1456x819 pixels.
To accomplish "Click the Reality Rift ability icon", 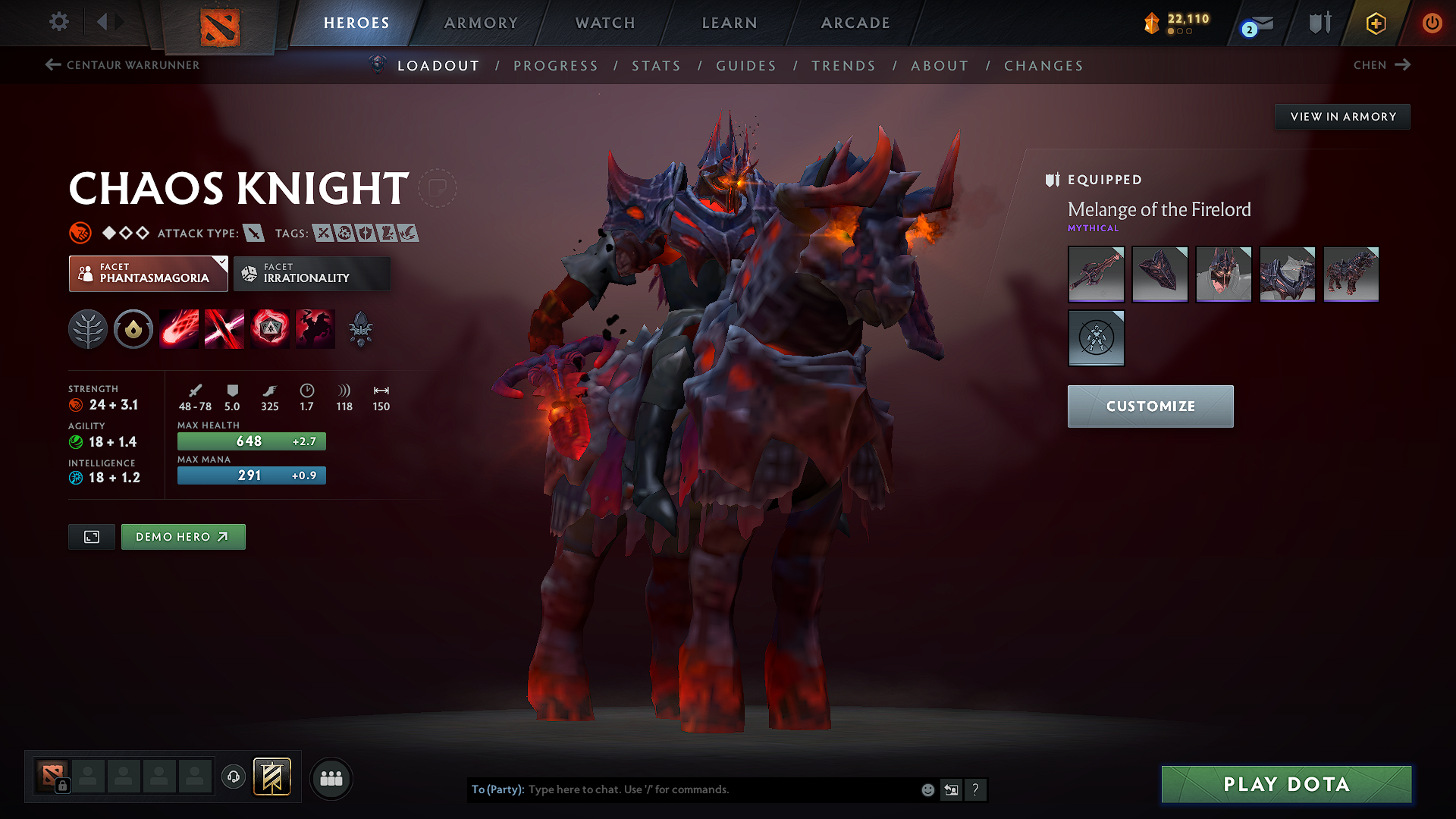I will click(x=224, y=328).
